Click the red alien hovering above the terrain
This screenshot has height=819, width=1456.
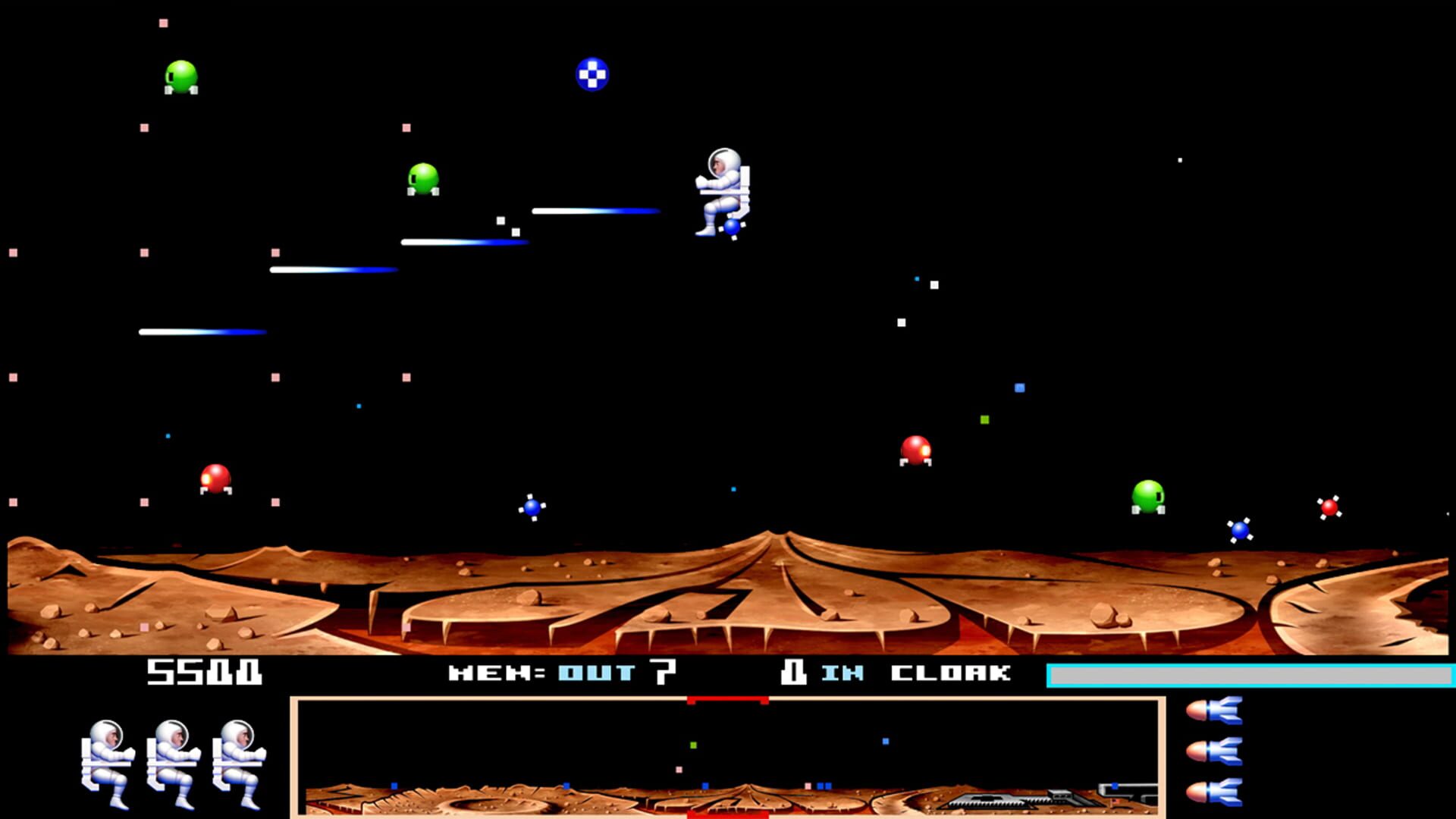tap(915, 451)
